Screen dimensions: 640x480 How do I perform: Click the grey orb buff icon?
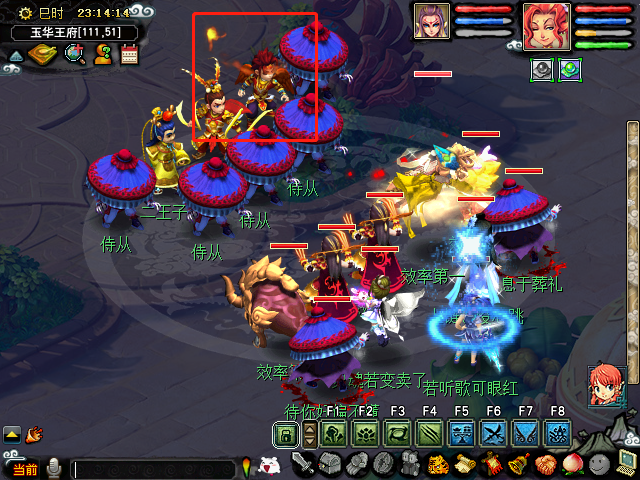542,70
